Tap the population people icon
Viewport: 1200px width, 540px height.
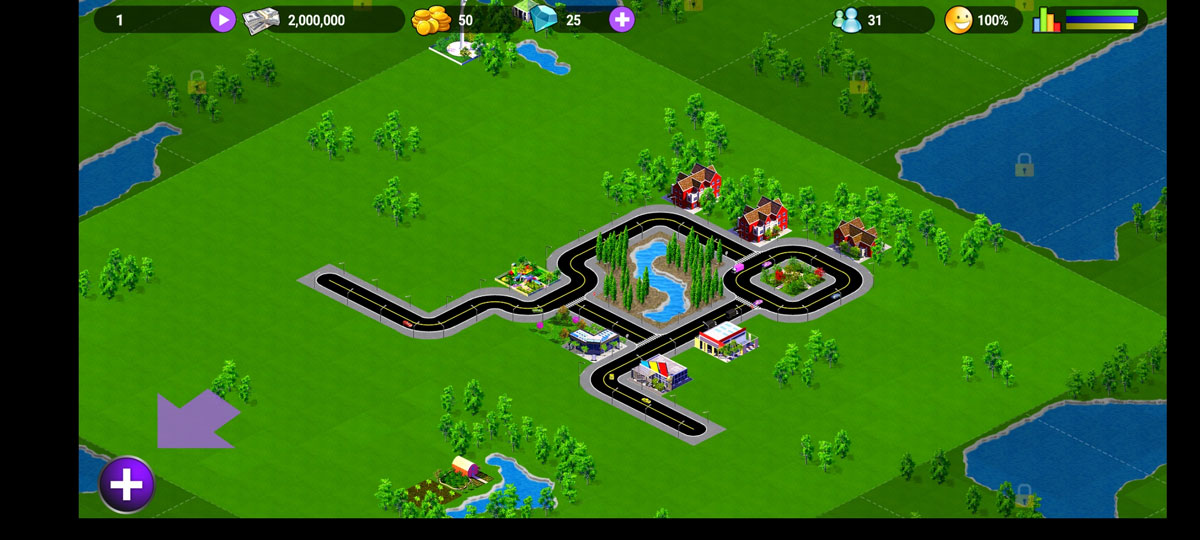(x=848, y=20)
